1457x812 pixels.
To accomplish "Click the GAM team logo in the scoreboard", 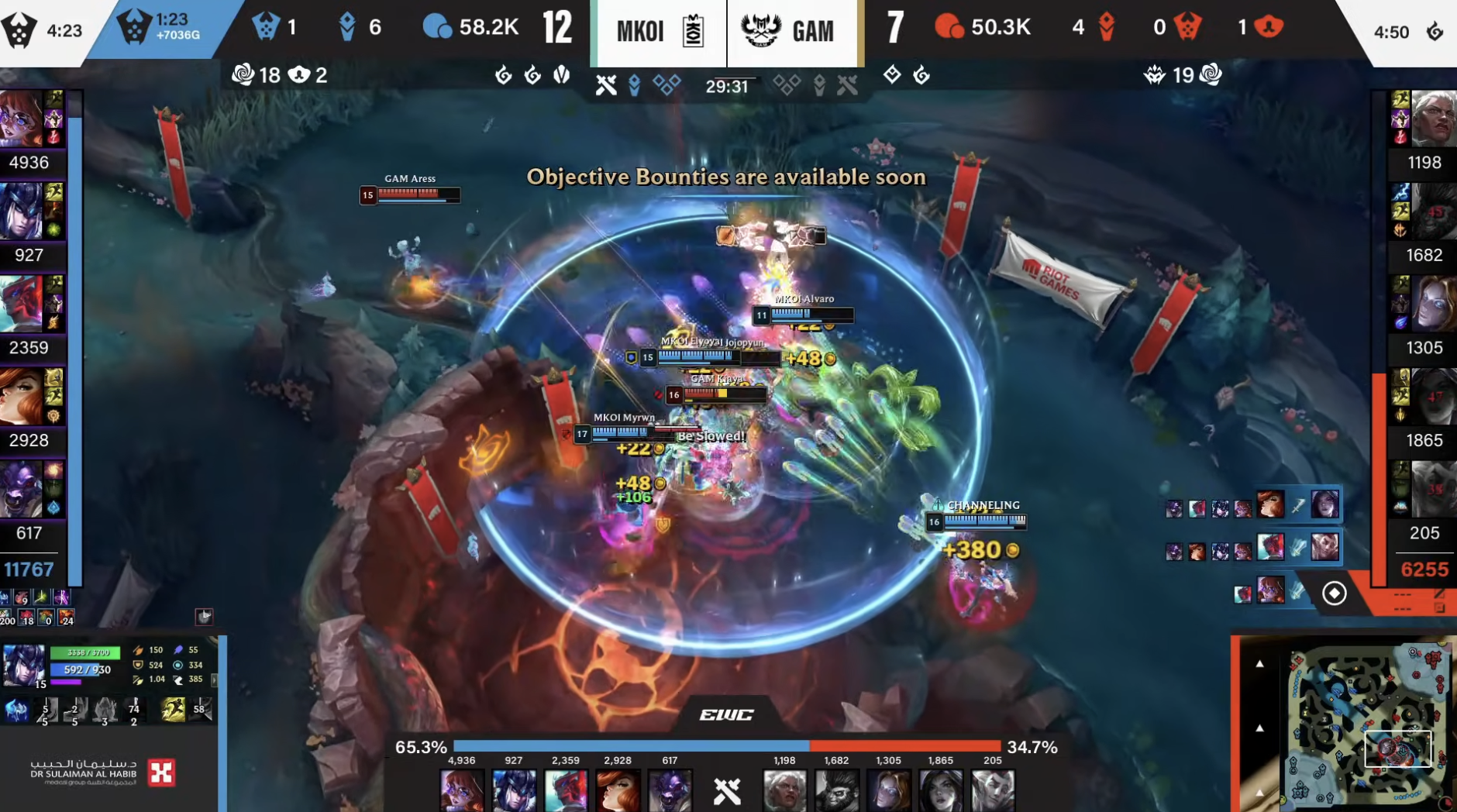I will coord(760,31).
